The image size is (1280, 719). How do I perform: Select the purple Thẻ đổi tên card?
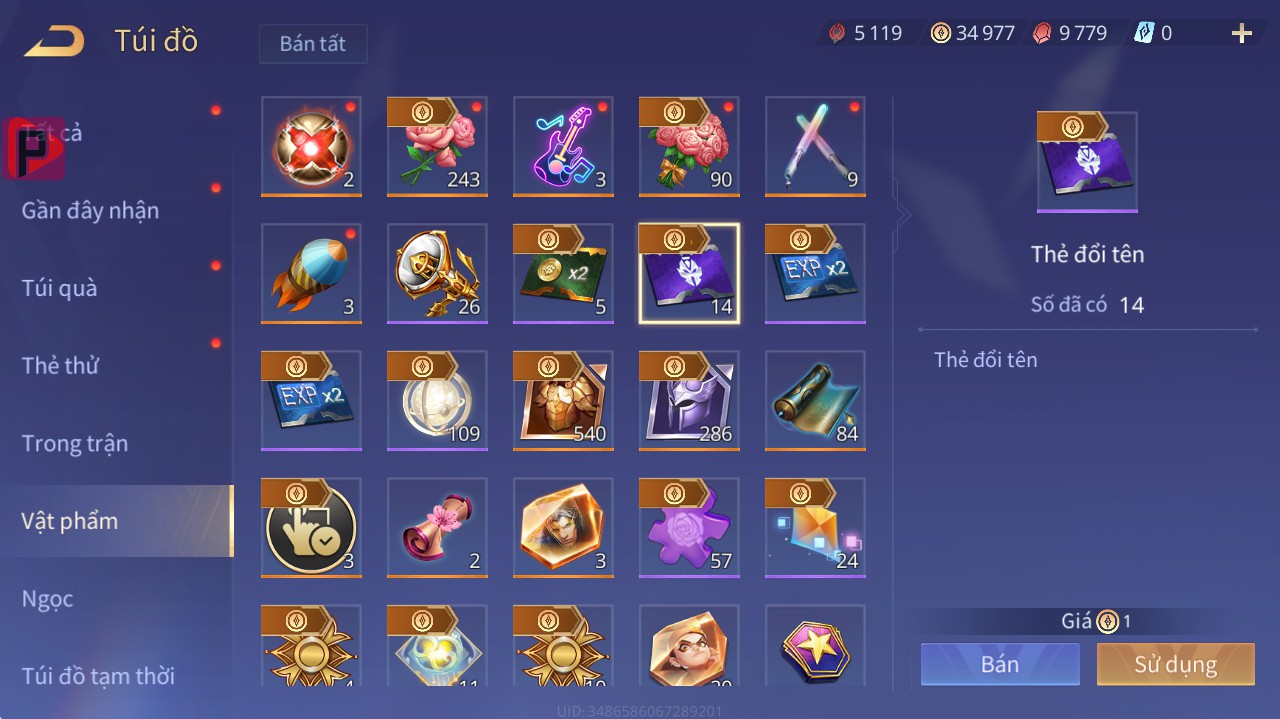point(689,274)
